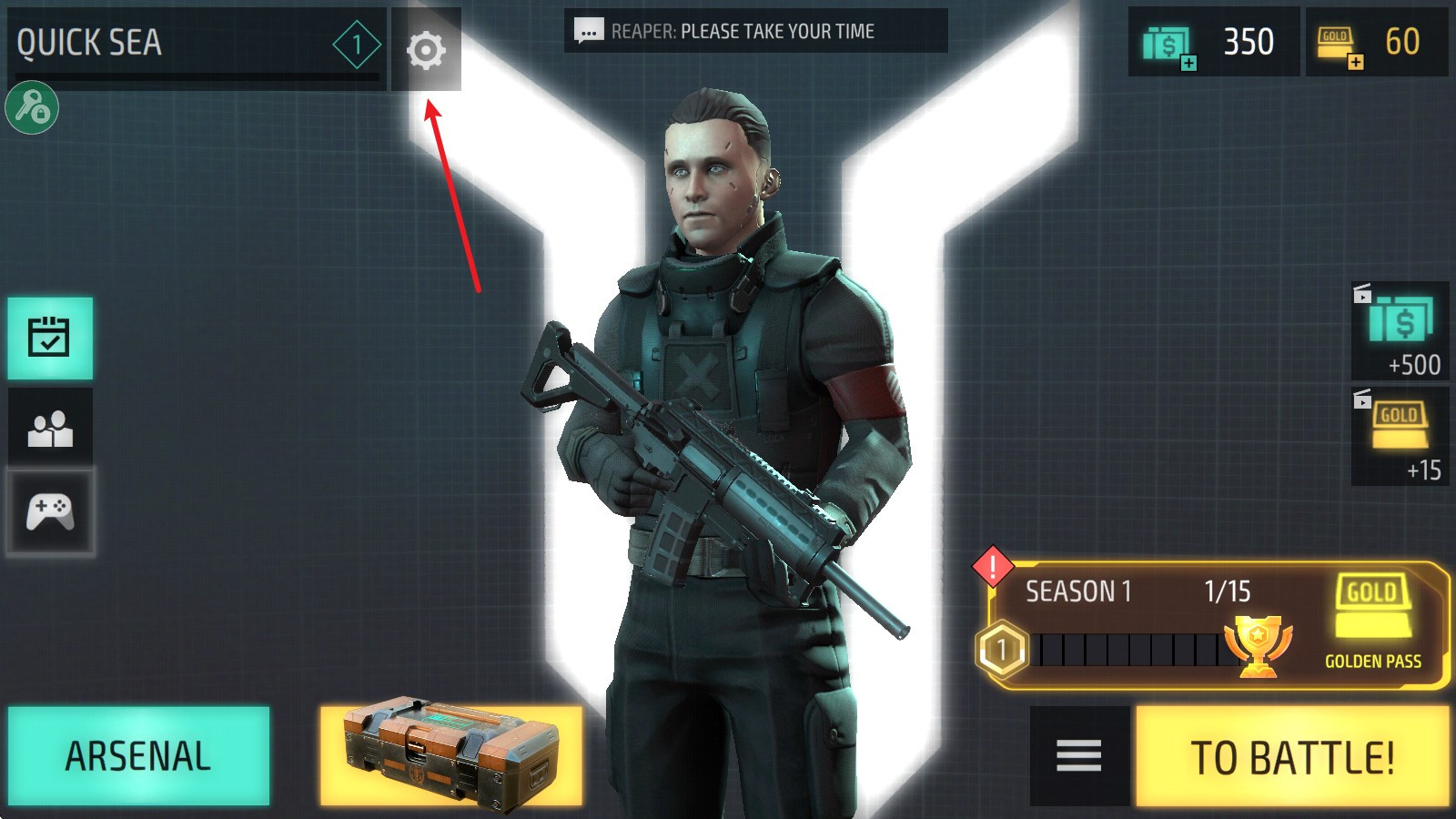Screen dimensions: 1456x819
Task: Open the chat message from Reaper
Action: (755, 32)
